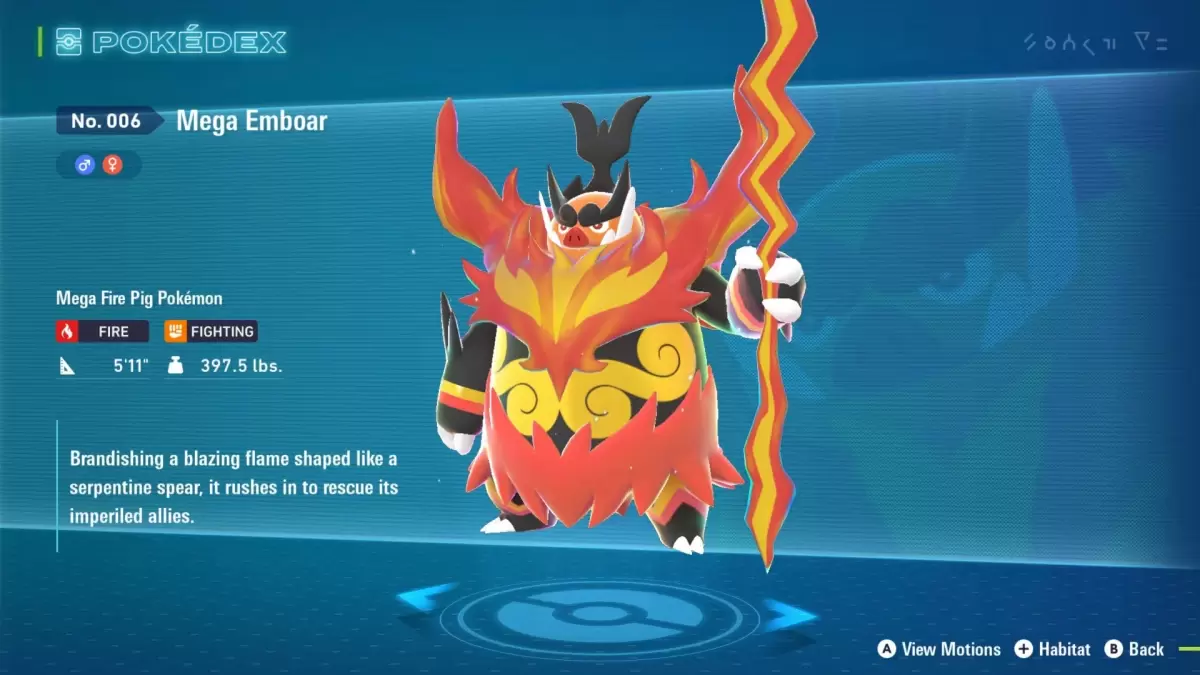Screen dimensions: 1200x675
Task: Select the female gender icon
Action: [x=112, y=165]
